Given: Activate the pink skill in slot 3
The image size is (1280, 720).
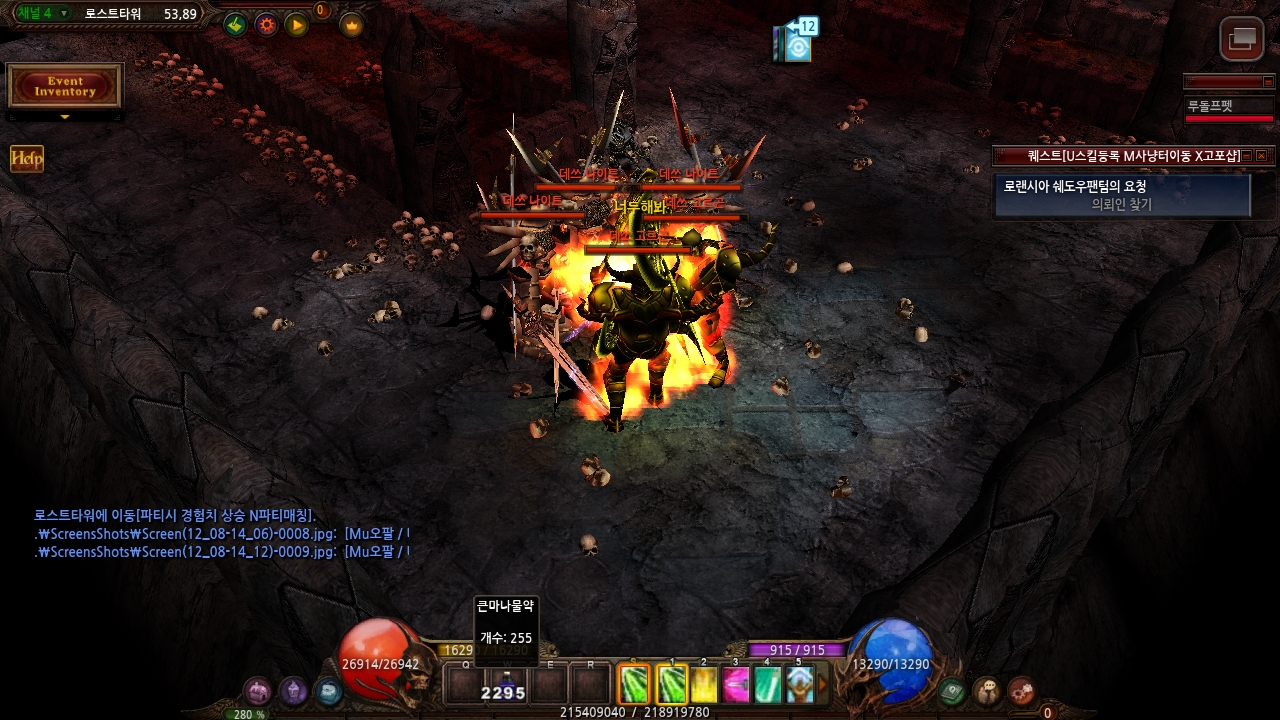Looking at the screenshot, I should pyautogui.click(x=736, y=685).
